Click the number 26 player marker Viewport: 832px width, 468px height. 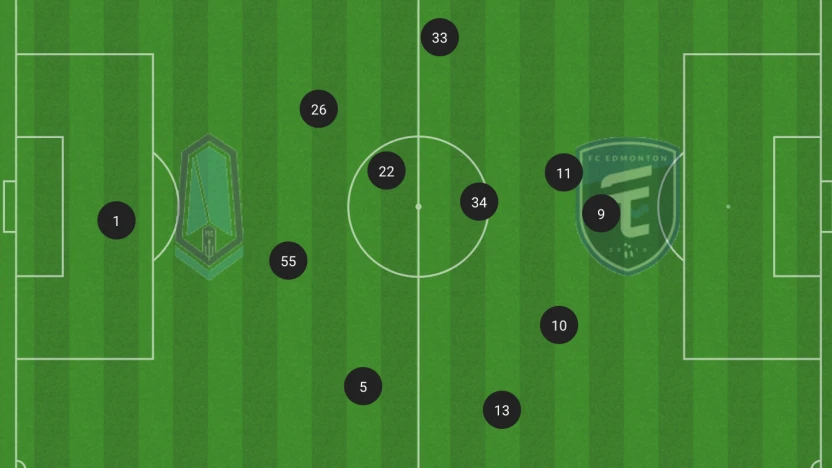318,109
